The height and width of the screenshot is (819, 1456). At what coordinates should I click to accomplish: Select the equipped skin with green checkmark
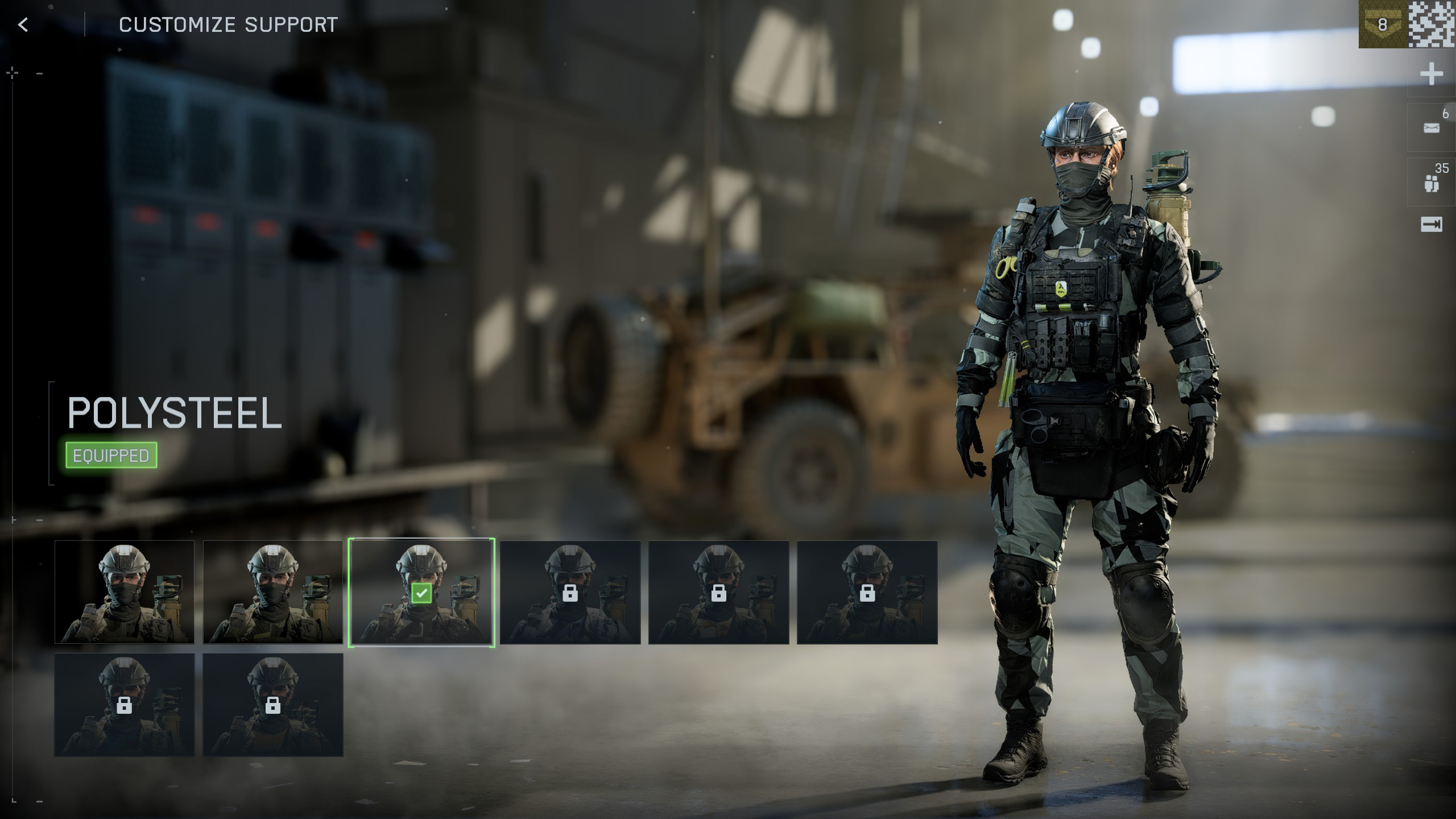tap(421, 592)
